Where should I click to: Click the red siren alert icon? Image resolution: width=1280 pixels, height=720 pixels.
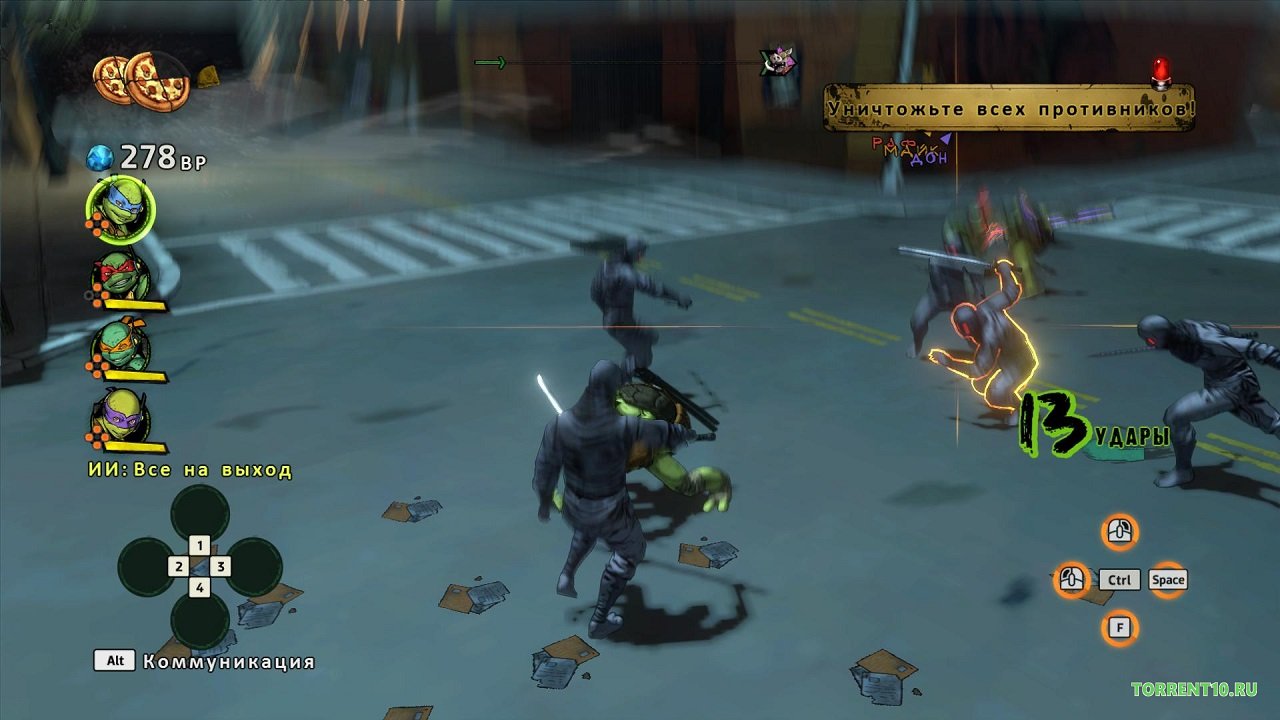[x=1161, y=71]
